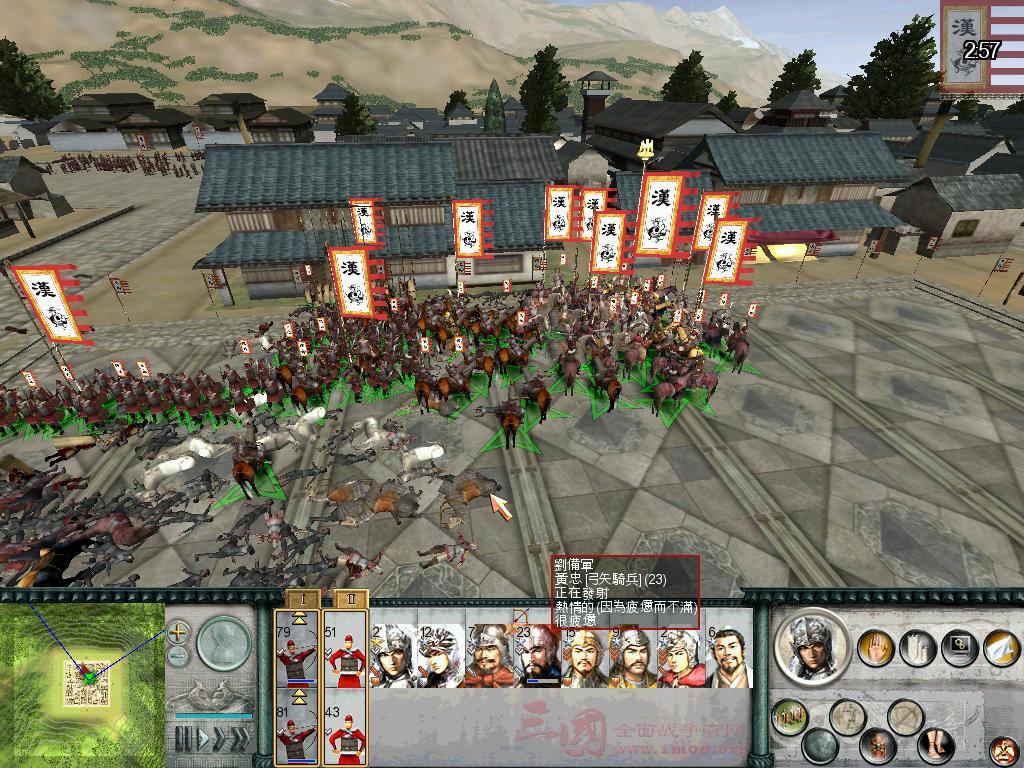Click the group formation soldiers button
The image size is (1024, 768).
pos(789,715)
